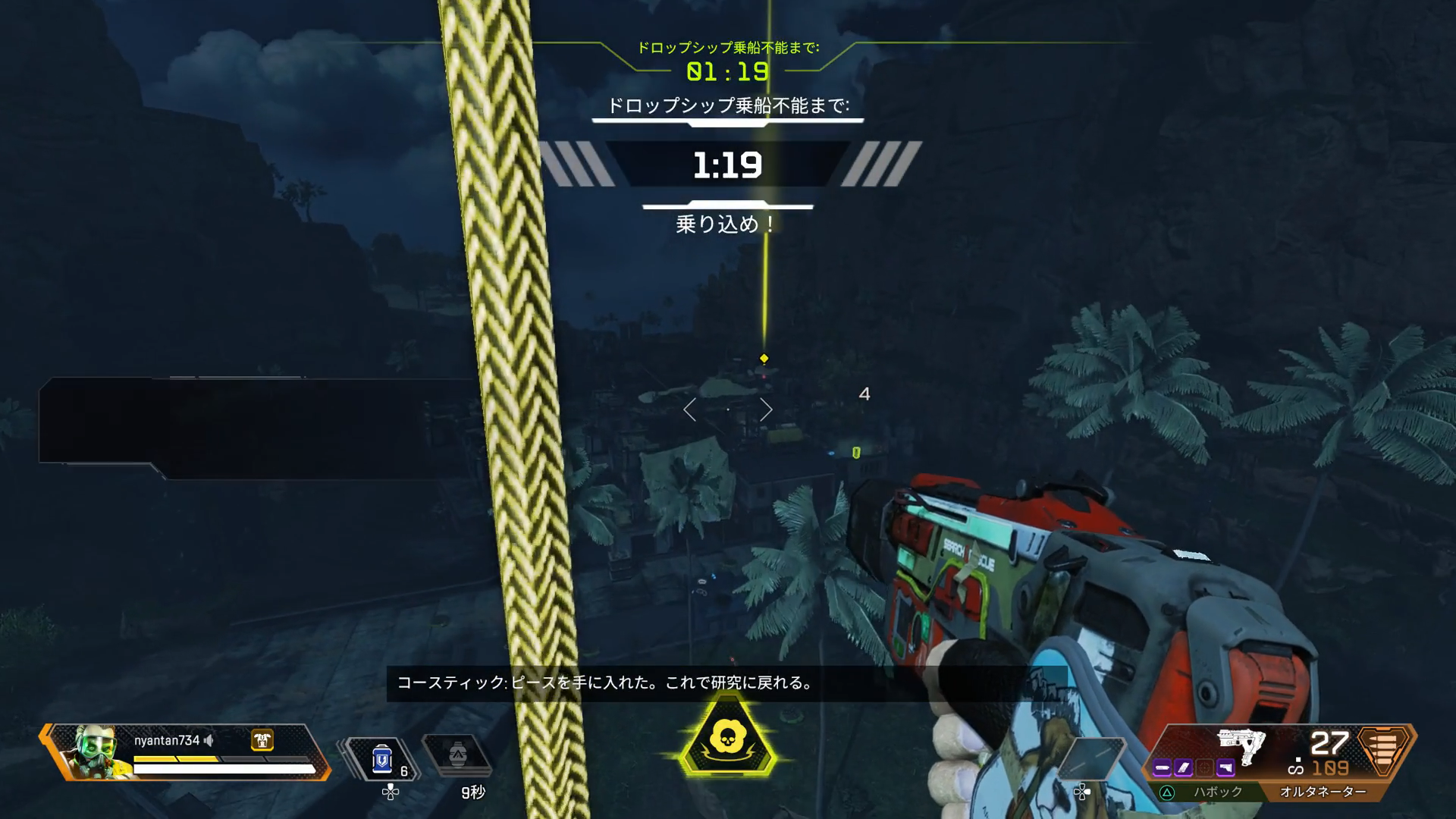Screen dimensions: 1456x819
Task: Switch to the ハボック weapon tab
Action: point(1218,792)
